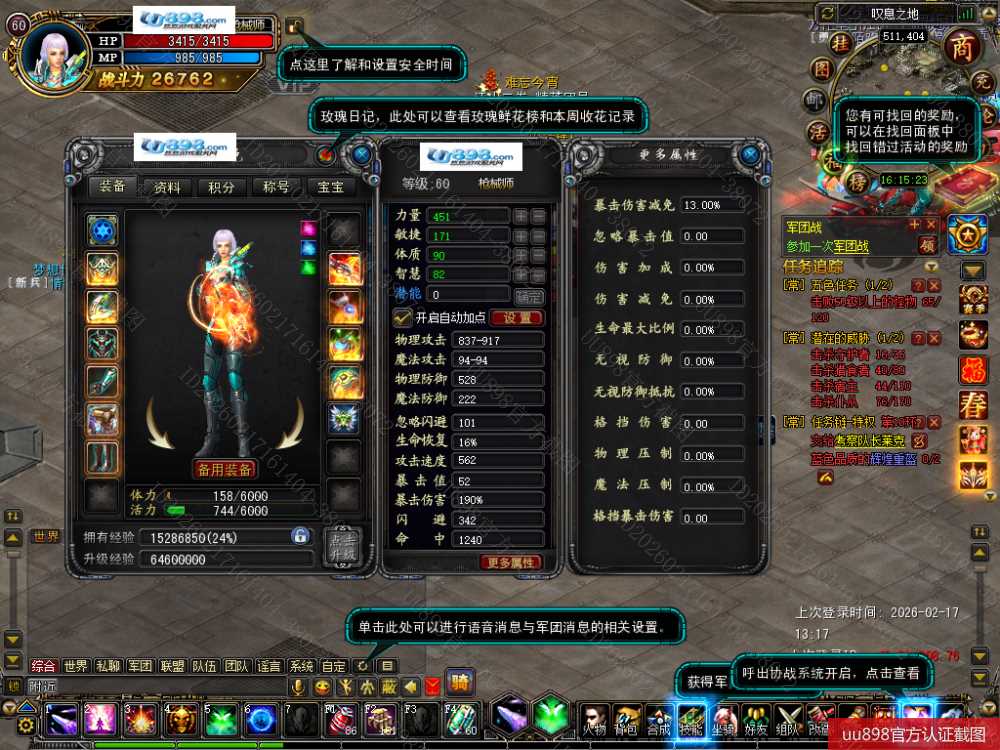This screenshot has width=1000, height=750.
Task: Open the 军团 chat channel
Action: (140, 666)
